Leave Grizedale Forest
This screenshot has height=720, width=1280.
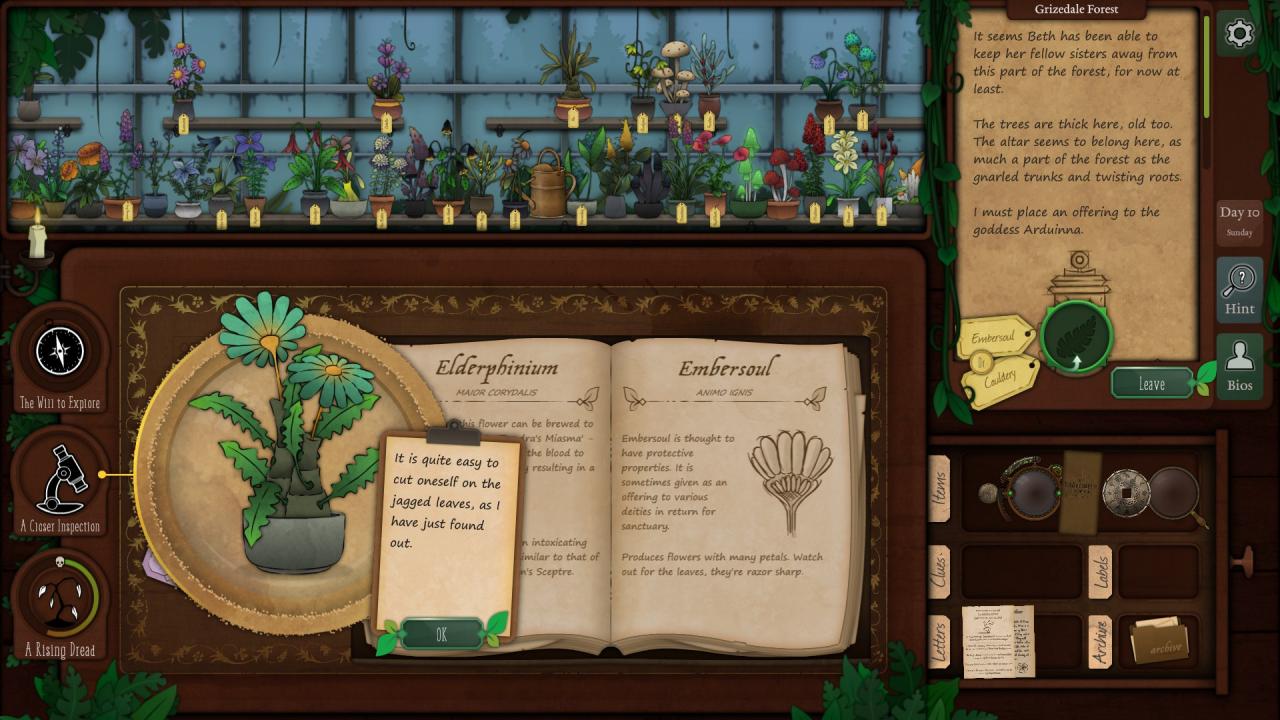(x=1151, y=383)
